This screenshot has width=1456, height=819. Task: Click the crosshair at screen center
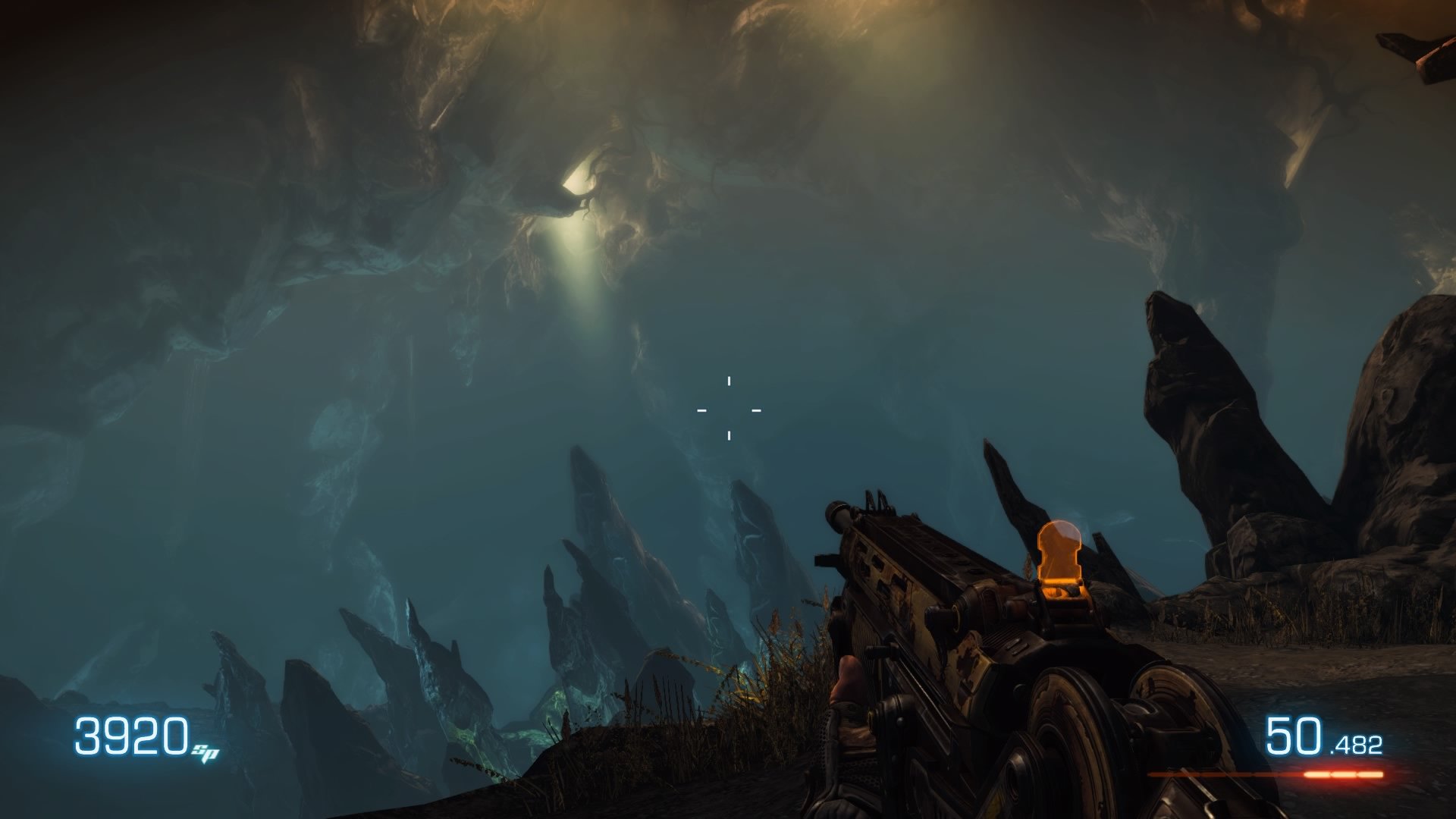pyautogui.click(x=728, y=409)
